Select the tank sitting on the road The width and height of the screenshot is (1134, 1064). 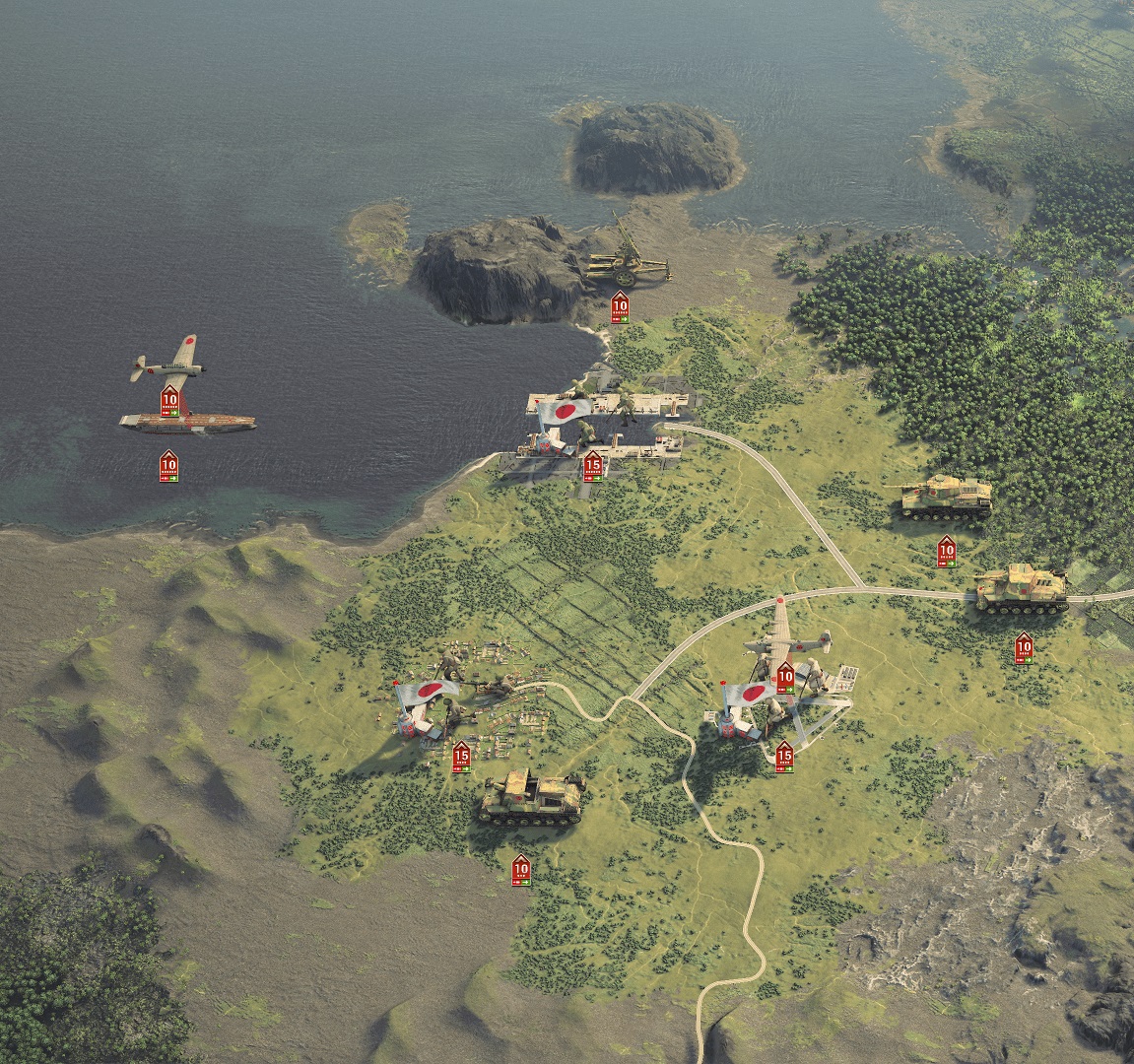point(1021,590)
